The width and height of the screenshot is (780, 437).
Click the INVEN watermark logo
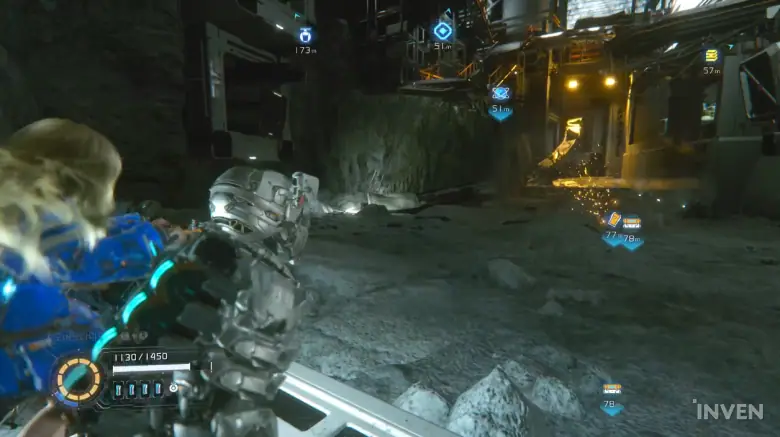tap(728, 410)
